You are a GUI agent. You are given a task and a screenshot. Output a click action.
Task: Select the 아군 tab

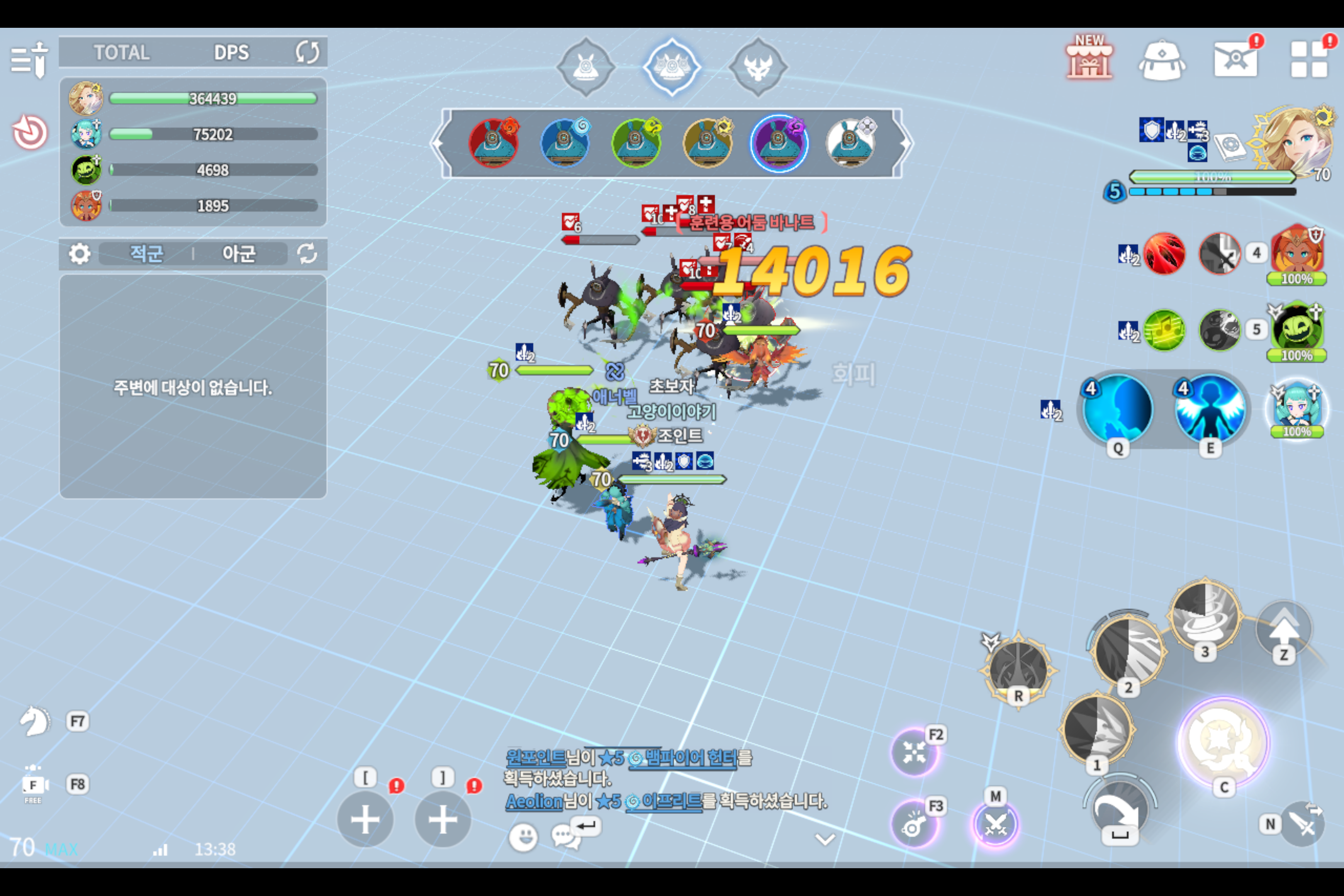pyautogui.click(x=238, y=253)
